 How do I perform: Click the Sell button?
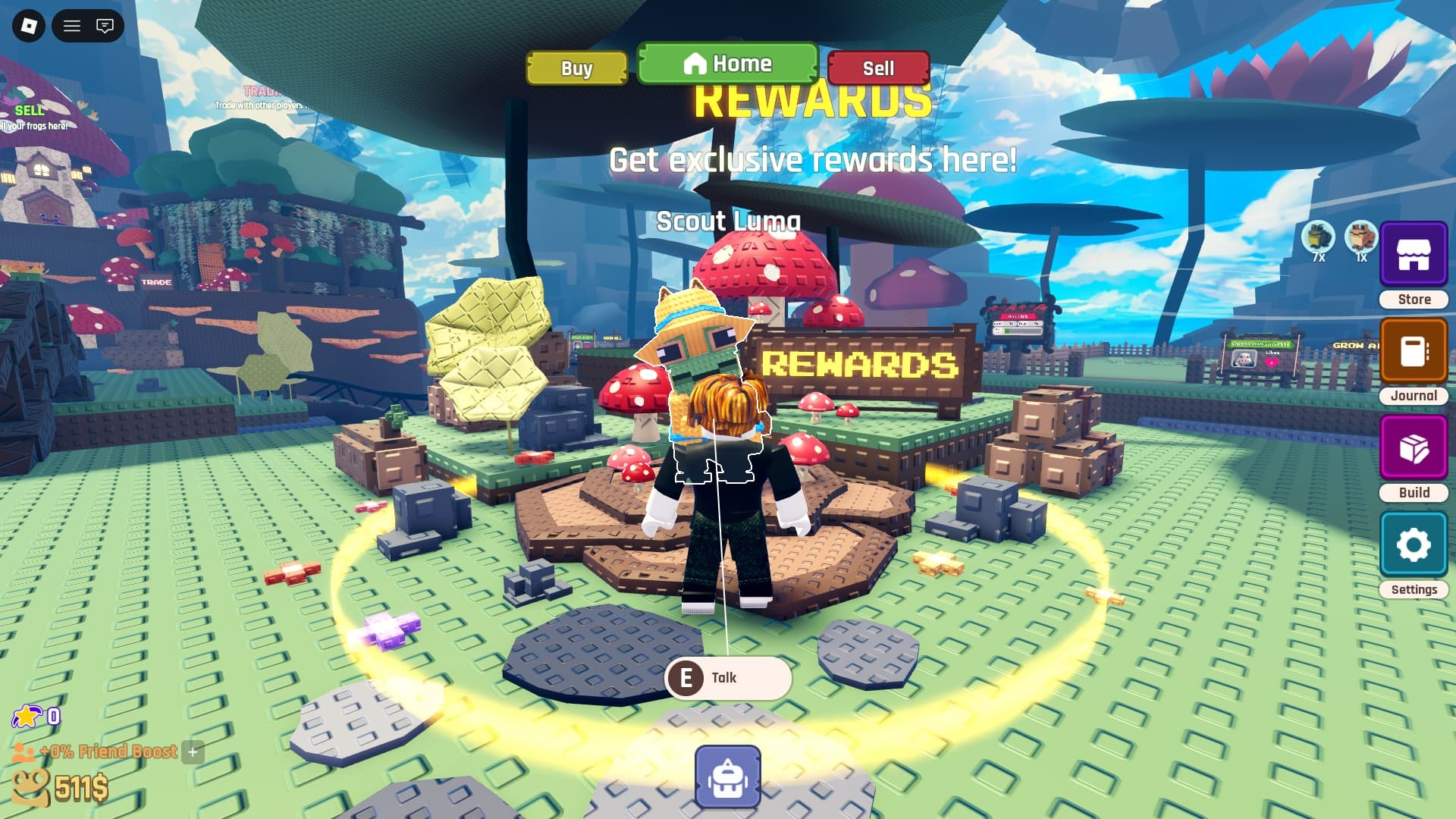tap(878, 68)
